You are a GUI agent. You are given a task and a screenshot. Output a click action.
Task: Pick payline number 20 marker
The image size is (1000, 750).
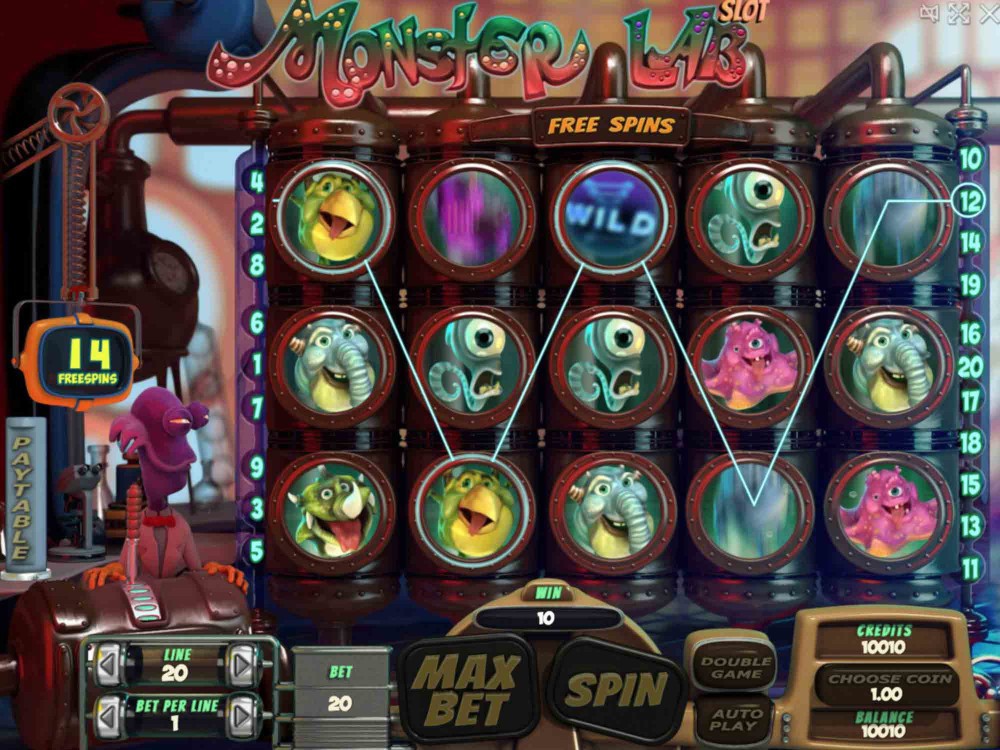[970, 367]
